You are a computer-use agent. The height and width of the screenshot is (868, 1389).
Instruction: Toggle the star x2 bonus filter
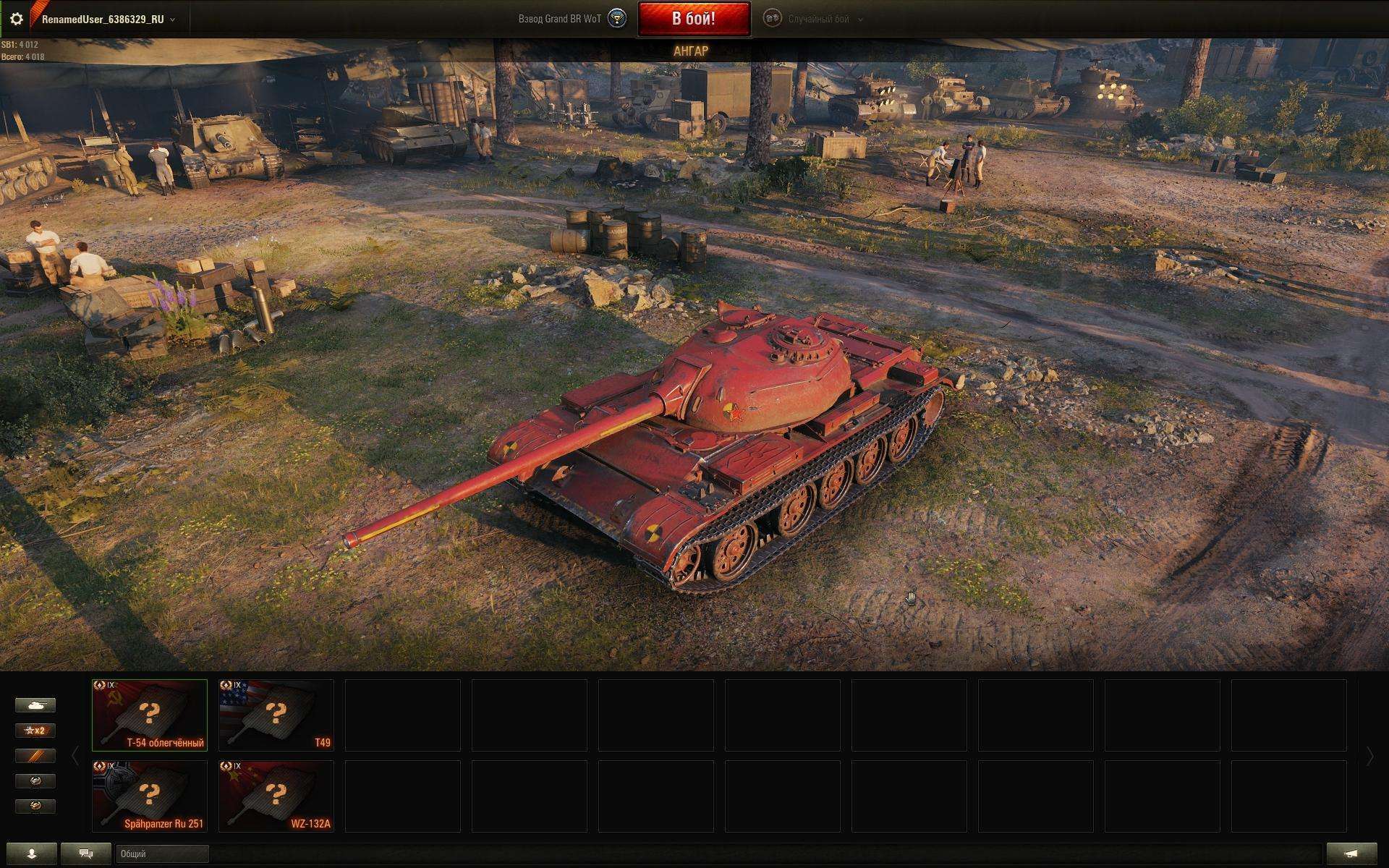pos(35,731)
